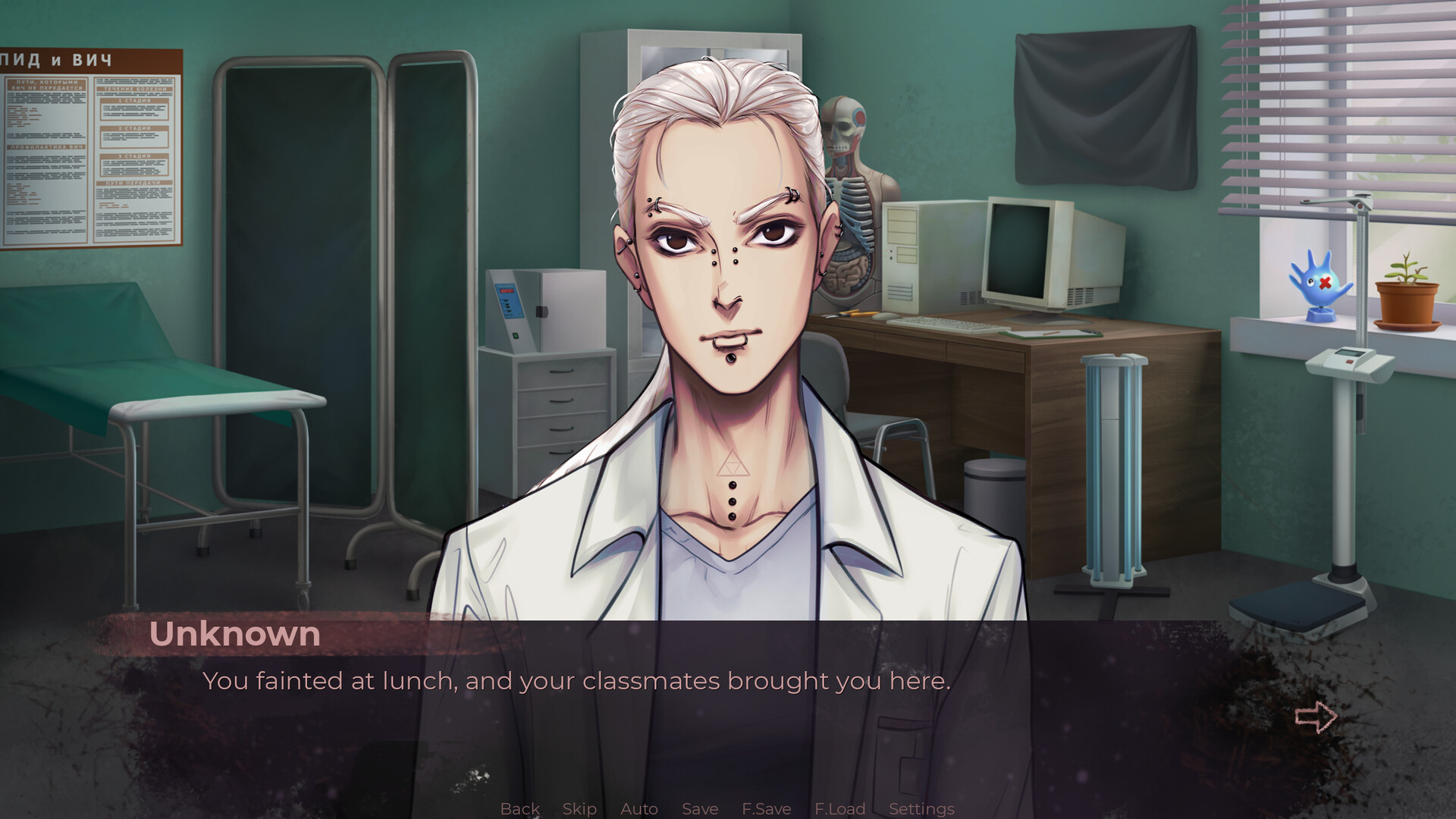The image size is (1456, 819).
Task: Click Back to rewind dialogue
Action: click(x=519, y=809)
